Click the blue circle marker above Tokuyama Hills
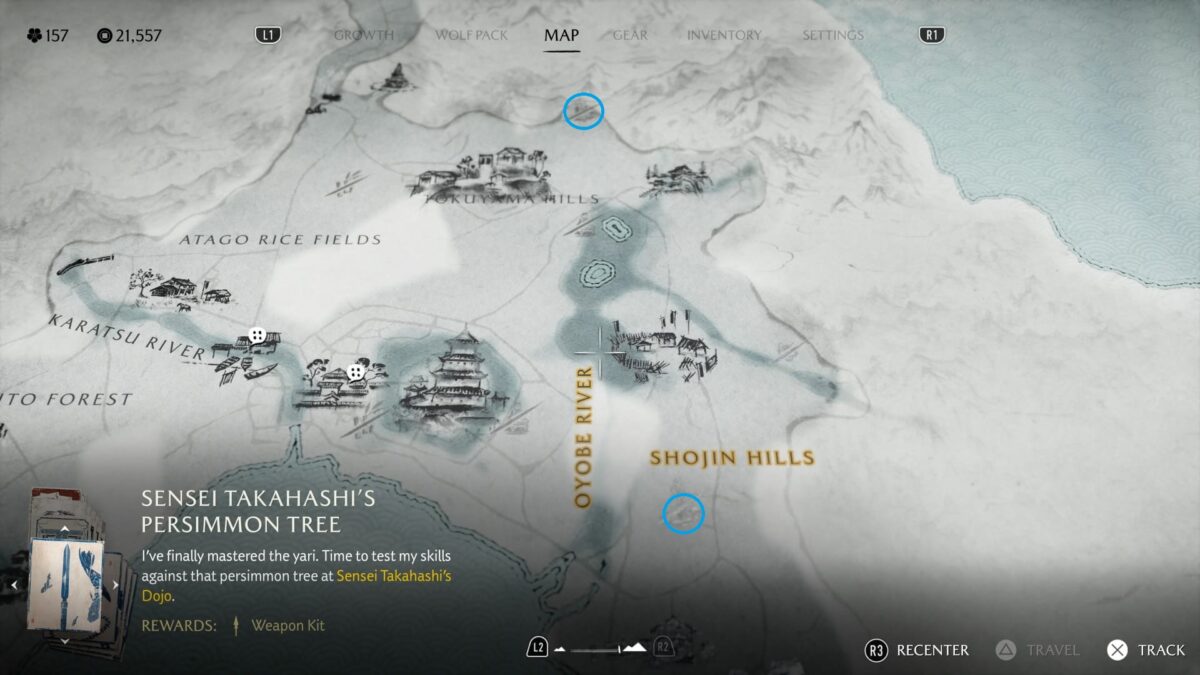The width and height of the screenshot is (1200, 675). 583,111
